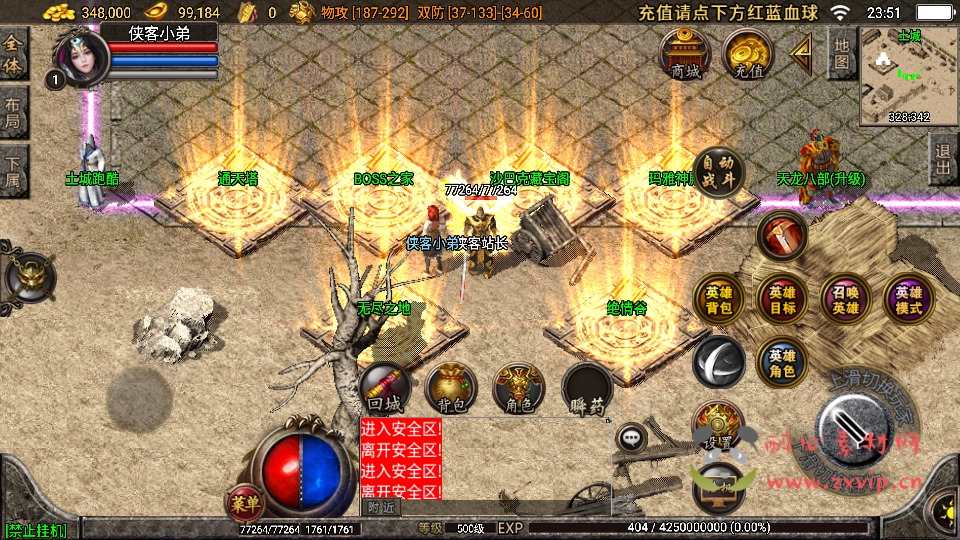Use the 回城 return-to-town scroll

pos(385,388)
